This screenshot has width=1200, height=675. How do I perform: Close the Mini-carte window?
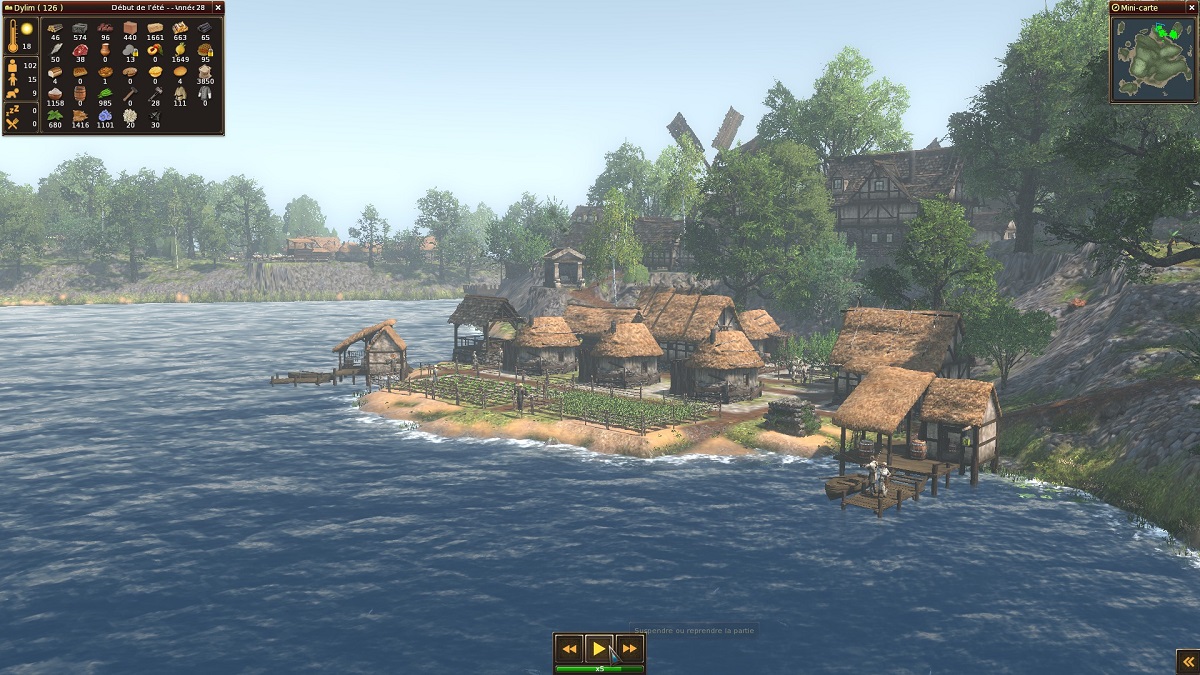point(1190,7)
